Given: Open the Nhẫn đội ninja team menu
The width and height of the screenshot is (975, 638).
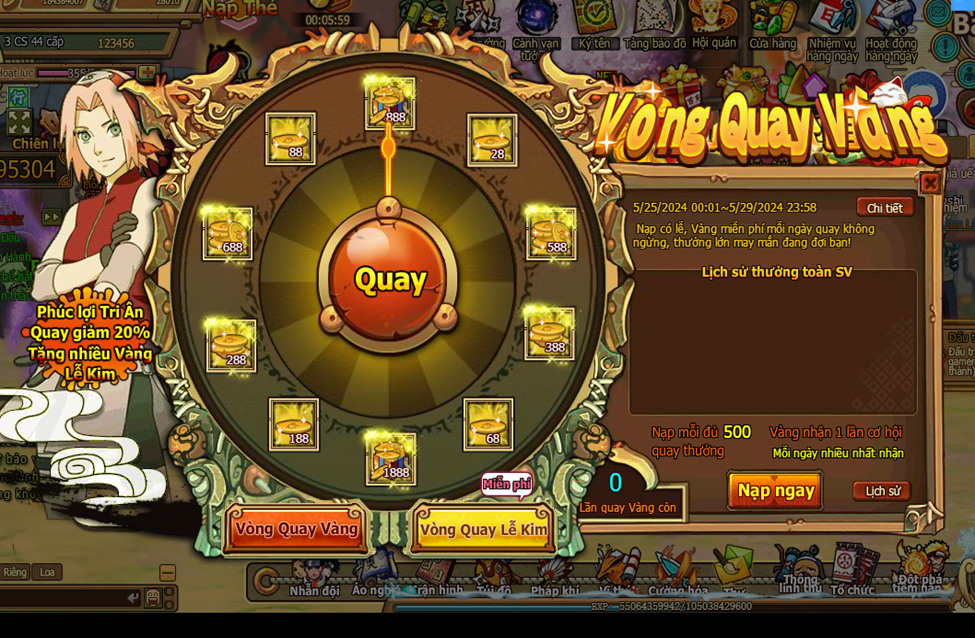Looking at the screenshot, I should coord(314,580).
